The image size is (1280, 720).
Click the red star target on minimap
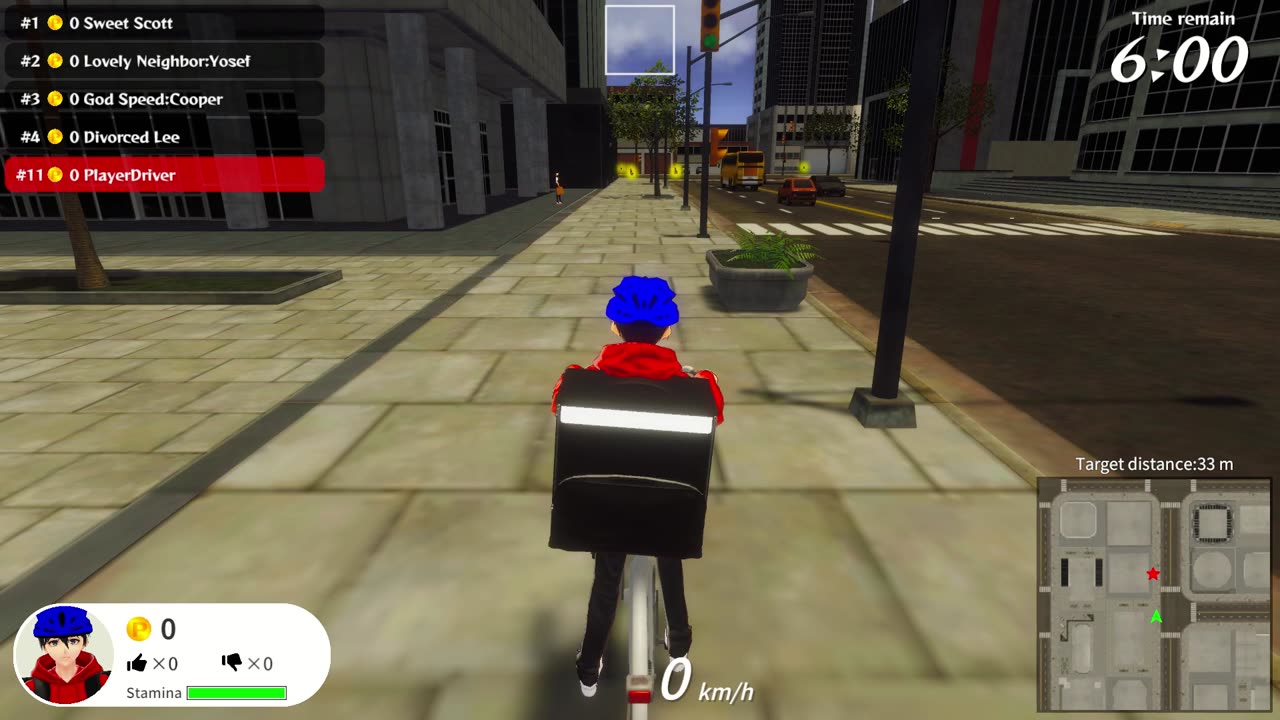(1153, 574)
